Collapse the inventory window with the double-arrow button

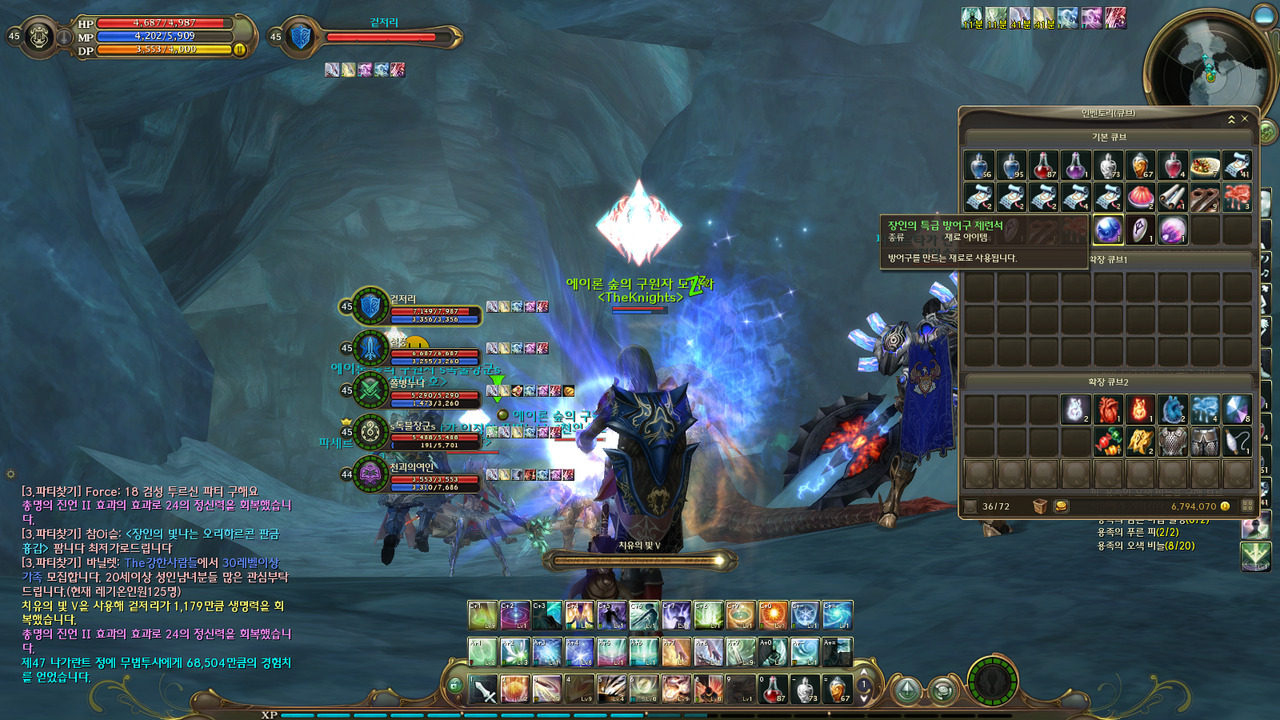pyautogui.click(x=1231, y=119)
